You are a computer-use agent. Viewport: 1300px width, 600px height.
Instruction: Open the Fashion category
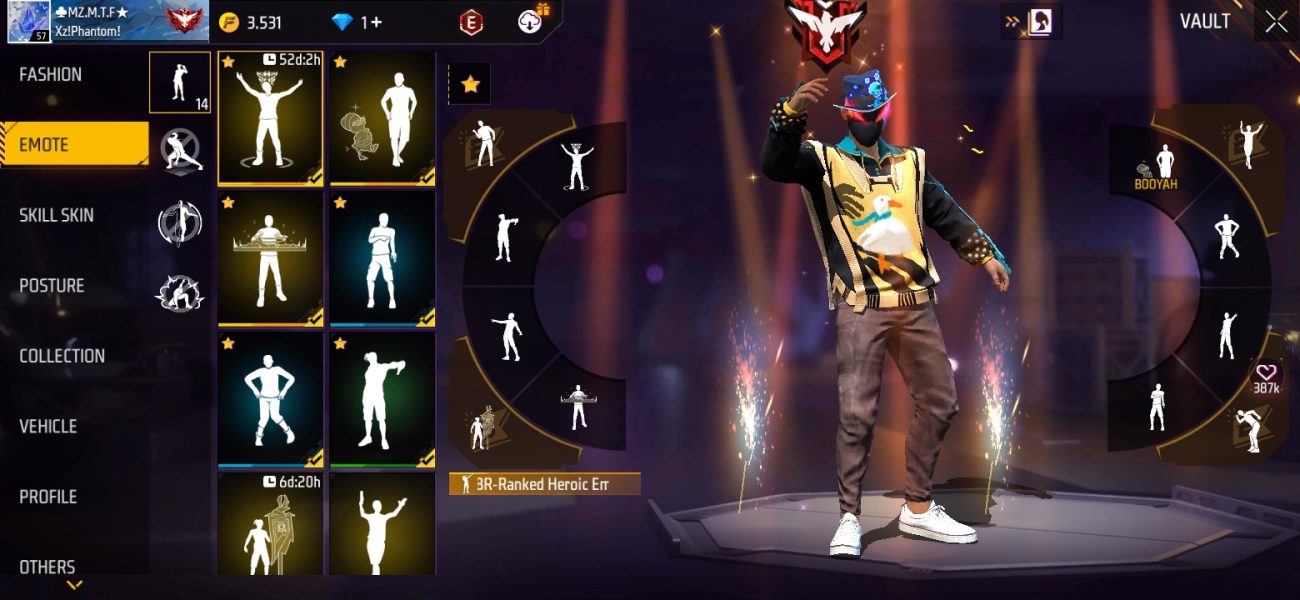(x=51, y=75)
